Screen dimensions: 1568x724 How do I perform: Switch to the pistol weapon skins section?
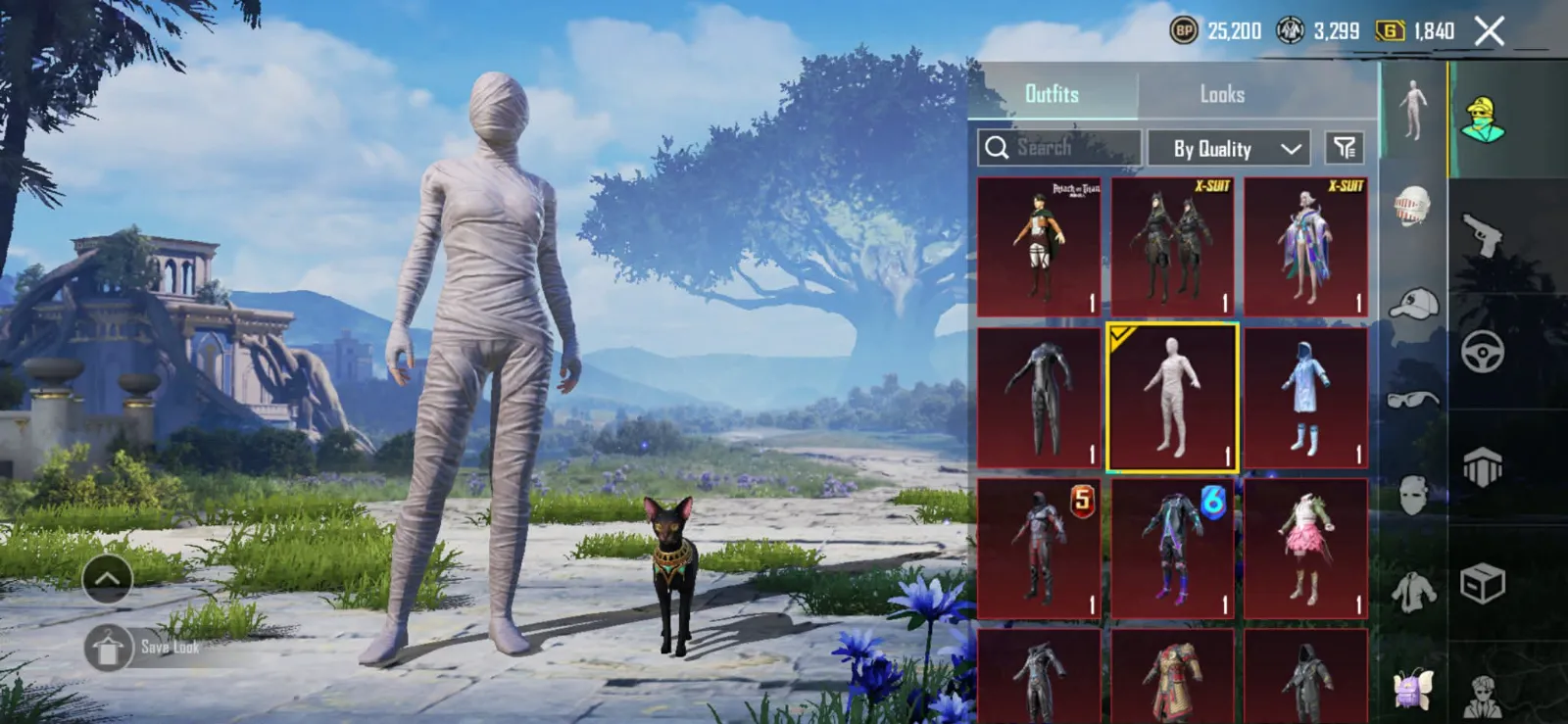pyautogui.click(x=1482, y=235)
